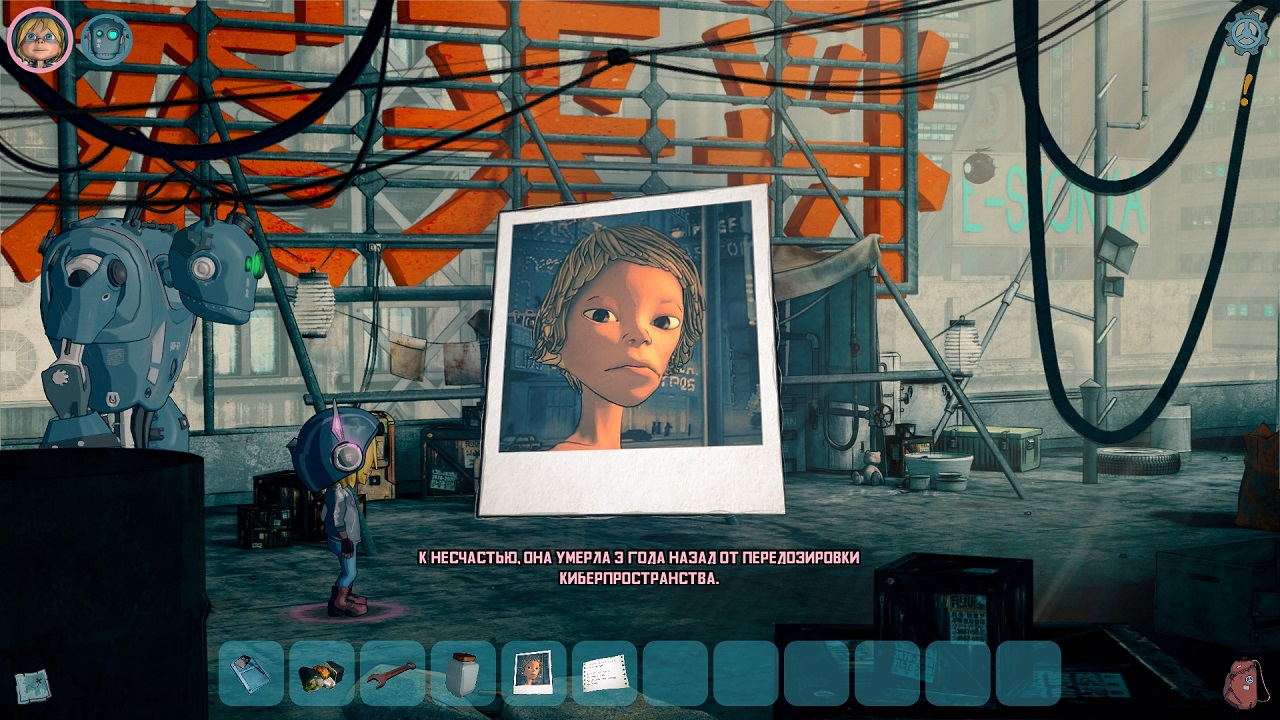Select the red wrench in inventory
The width and height of the screenshot is (1280, 720).
point(392,673)
